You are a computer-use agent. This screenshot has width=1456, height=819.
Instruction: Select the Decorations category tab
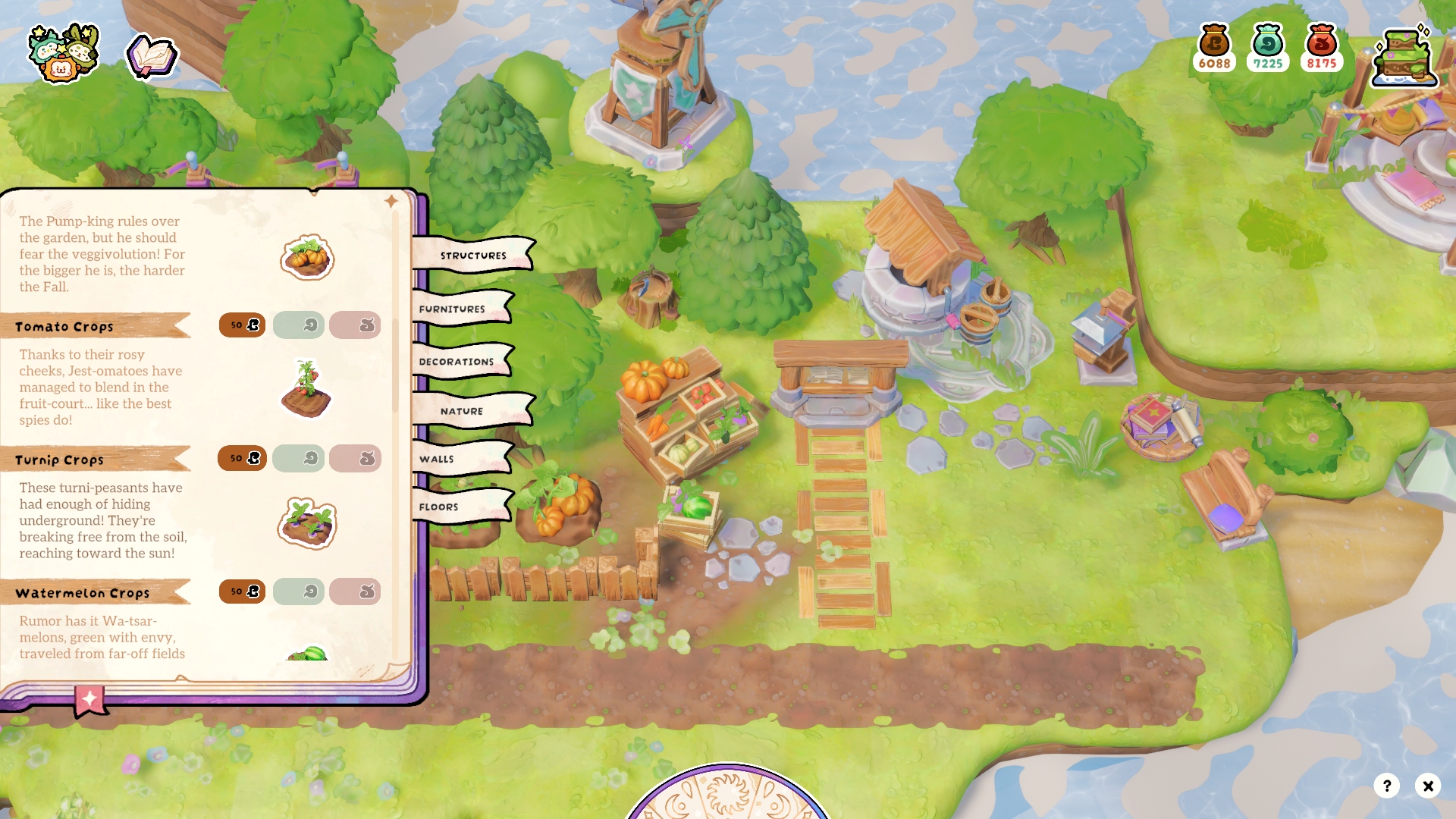click(457, 362)
